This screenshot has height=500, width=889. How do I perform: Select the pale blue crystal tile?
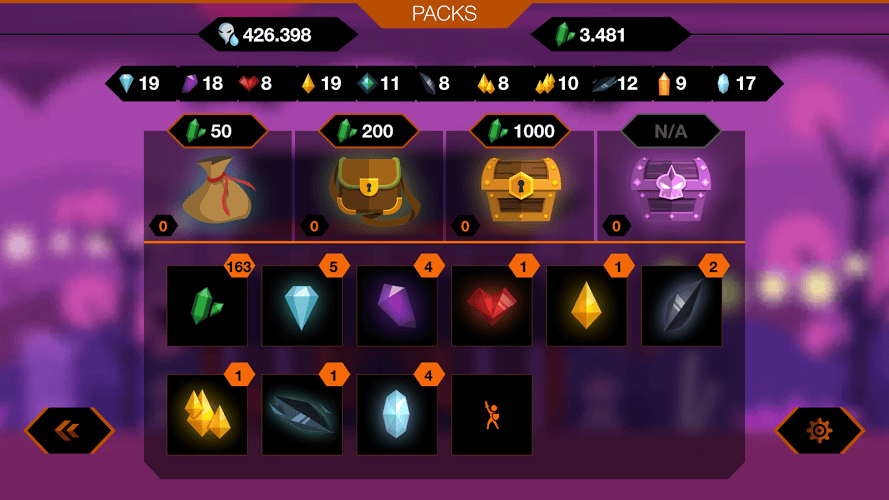[397, 415]
